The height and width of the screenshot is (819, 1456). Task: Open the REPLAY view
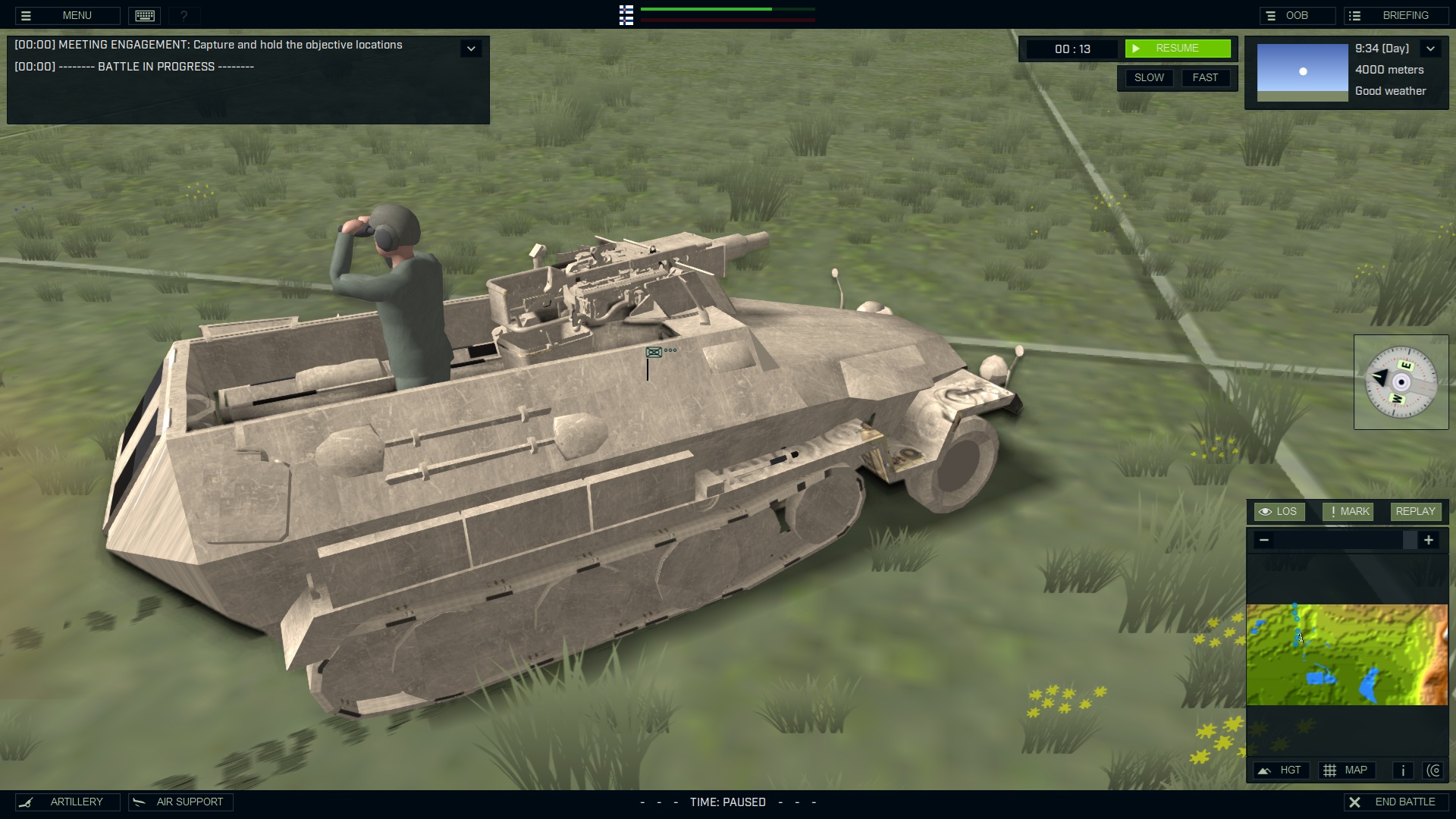point(1415,511)
